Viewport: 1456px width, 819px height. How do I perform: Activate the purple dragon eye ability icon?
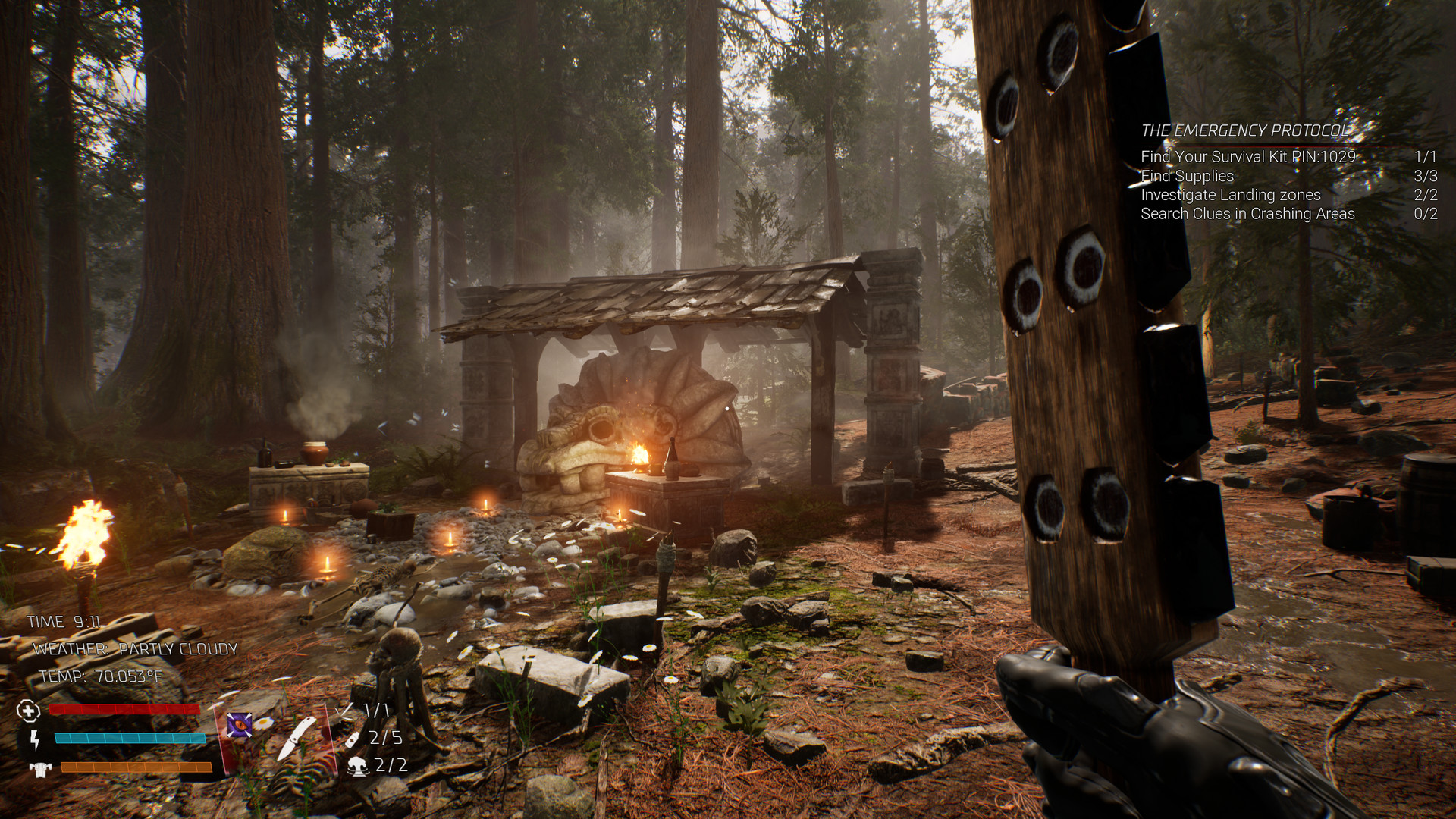click(x=240, y=725)
